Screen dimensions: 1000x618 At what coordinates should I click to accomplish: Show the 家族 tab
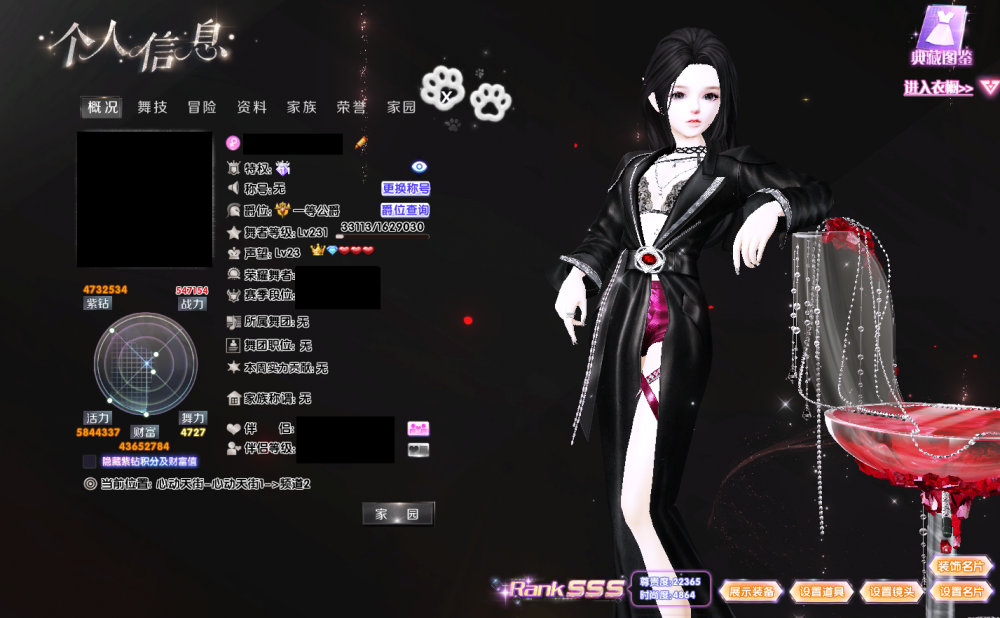302,107
